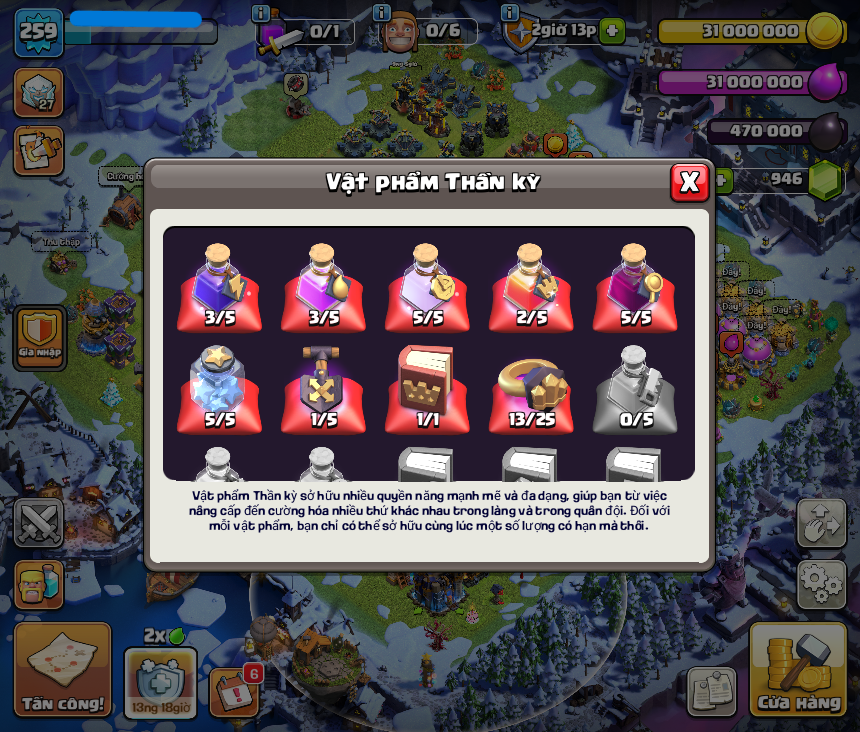
Task: Select the blue potion with 3/5 count
Action: [x=219, y=287]
